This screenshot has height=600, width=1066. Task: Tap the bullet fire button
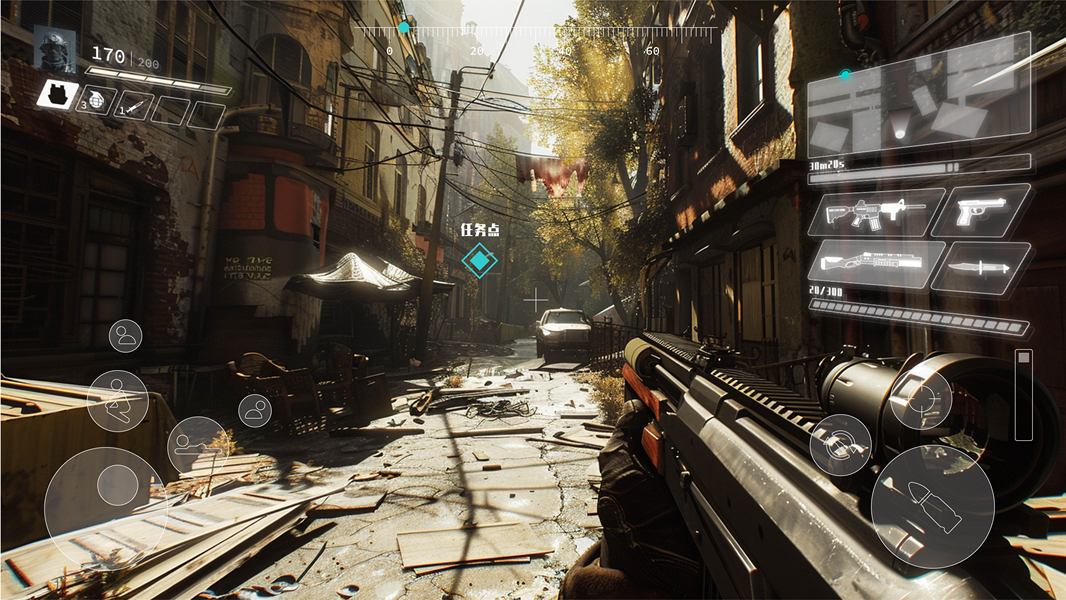click(931, 506)
